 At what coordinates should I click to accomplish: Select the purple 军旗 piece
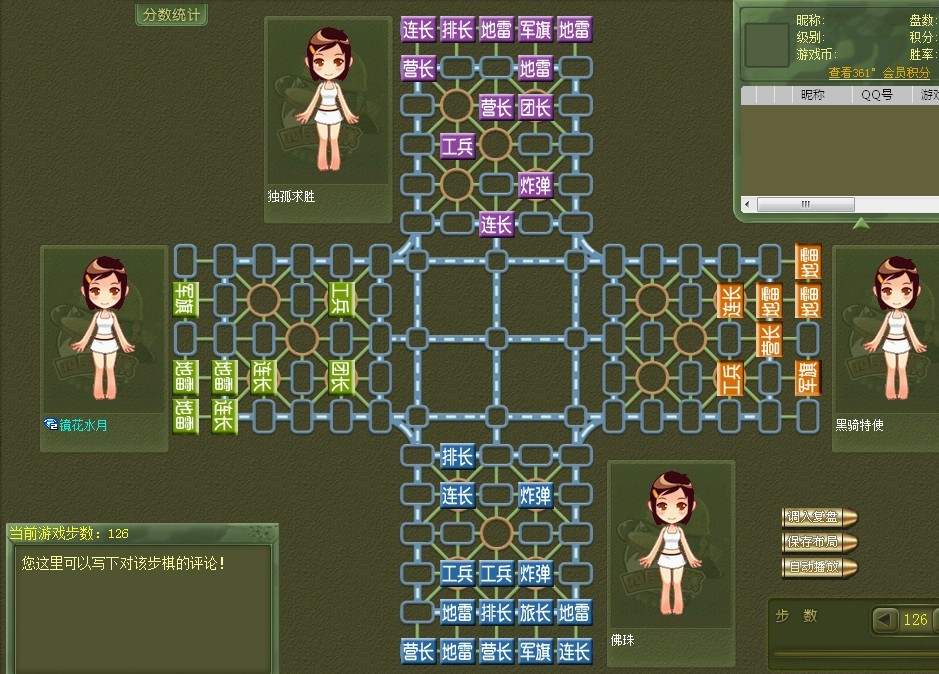[535, 29]
